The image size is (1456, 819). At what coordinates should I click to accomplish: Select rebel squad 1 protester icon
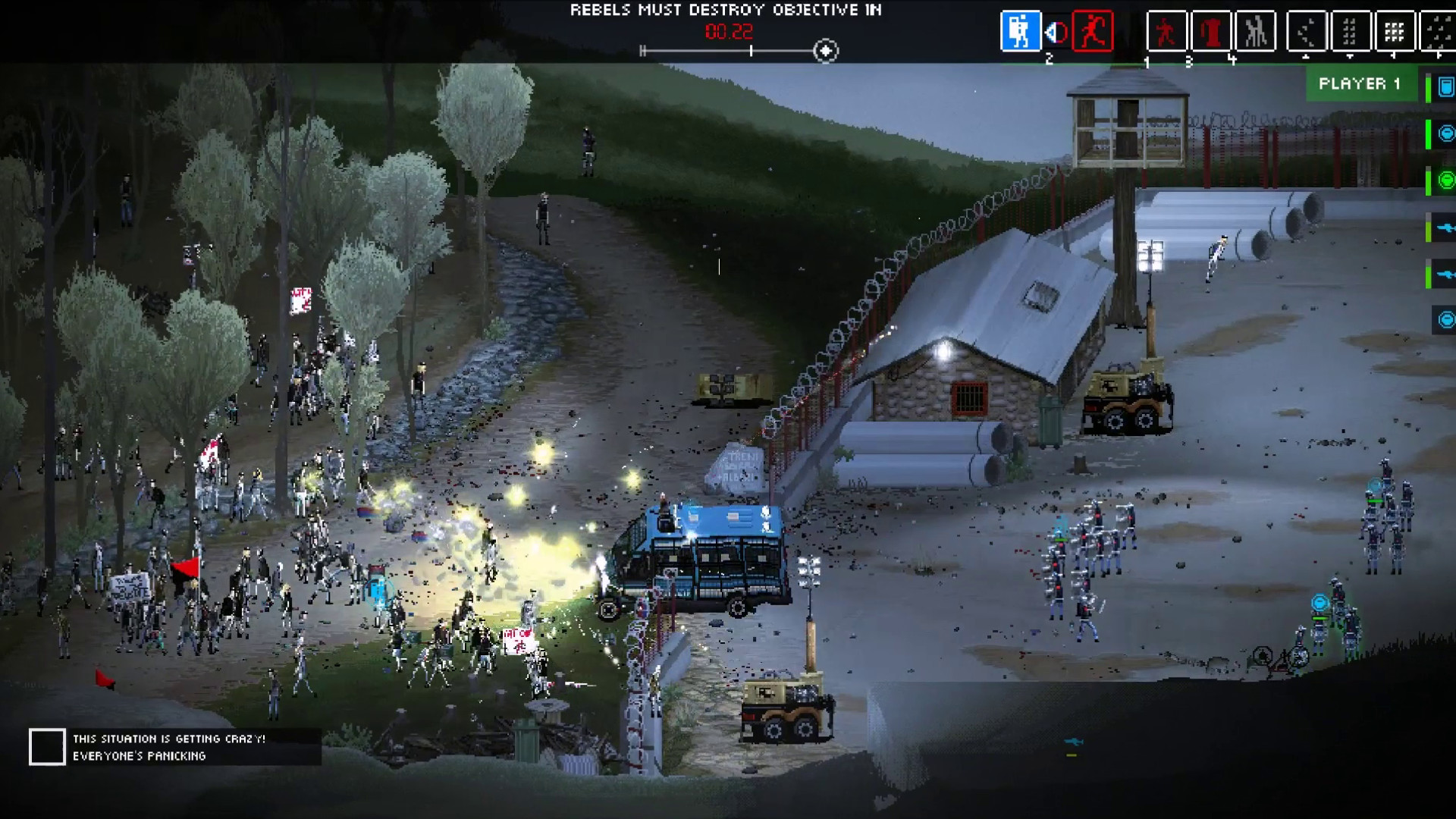pos(1166,32)
